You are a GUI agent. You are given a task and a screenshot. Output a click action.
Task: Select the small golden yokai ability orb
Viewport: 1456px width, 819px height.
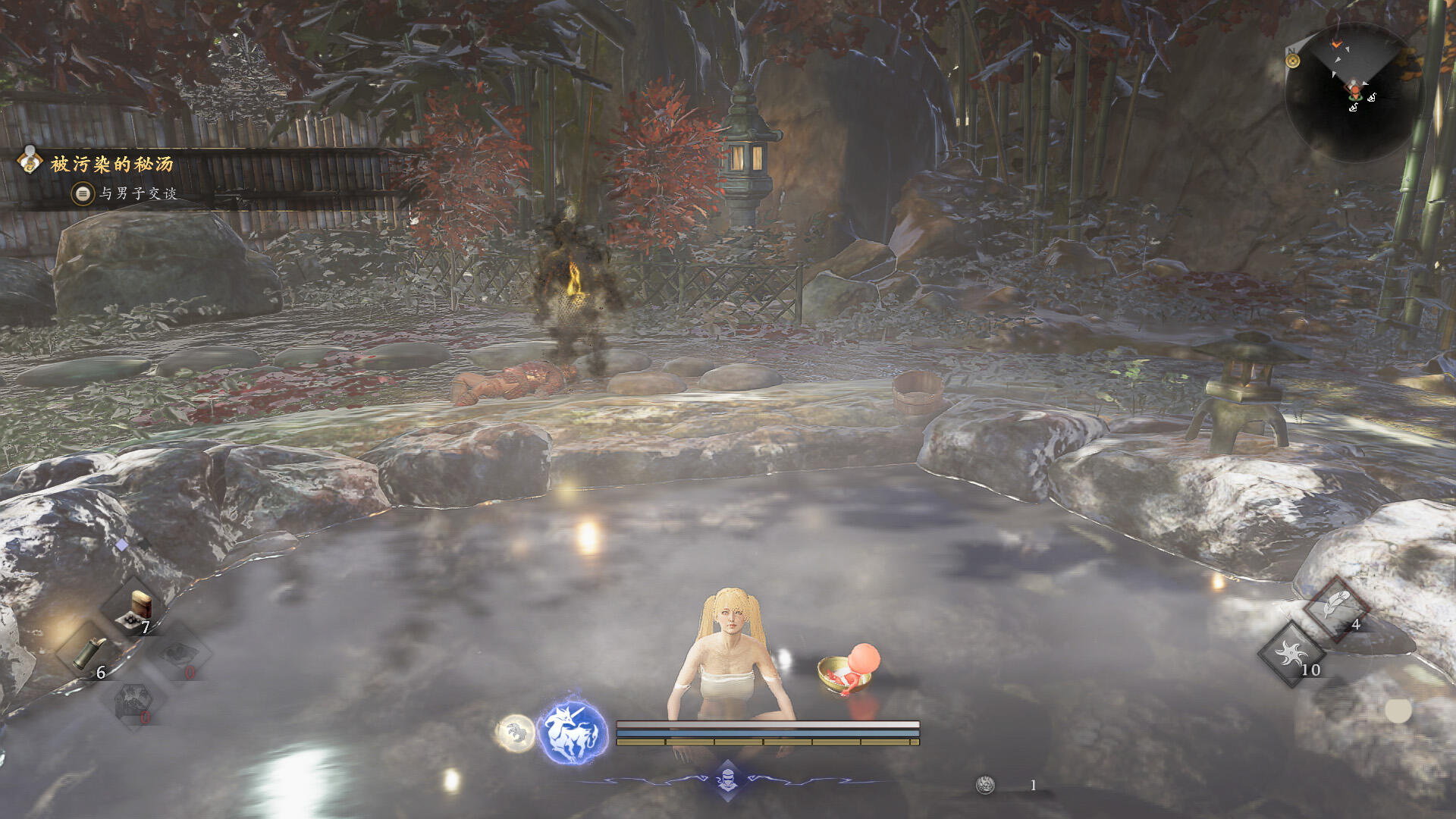click(x=516, y=733)
